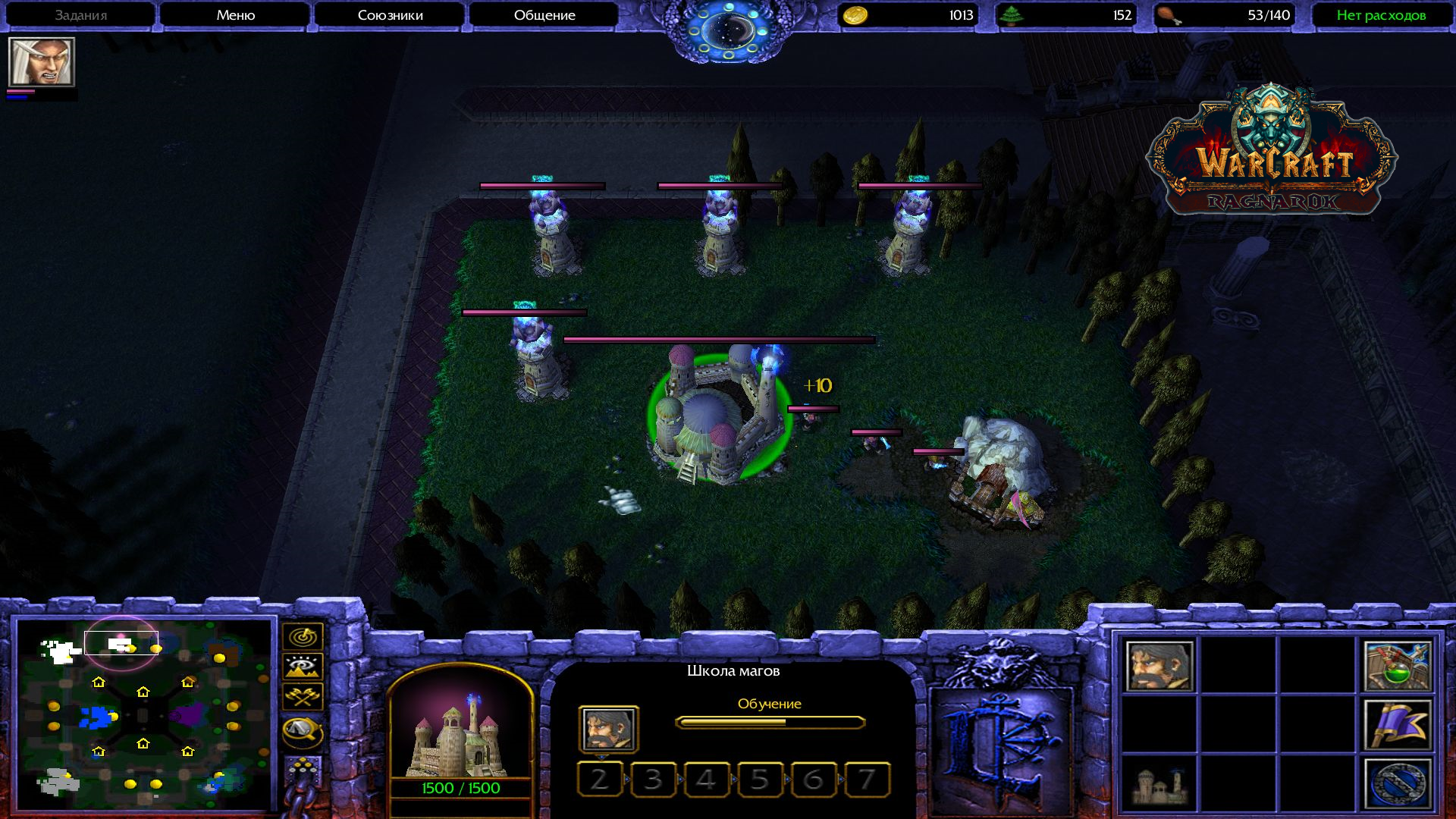
Task: Click the greyed castle upgrade icon
Action: pos(1159,783)
